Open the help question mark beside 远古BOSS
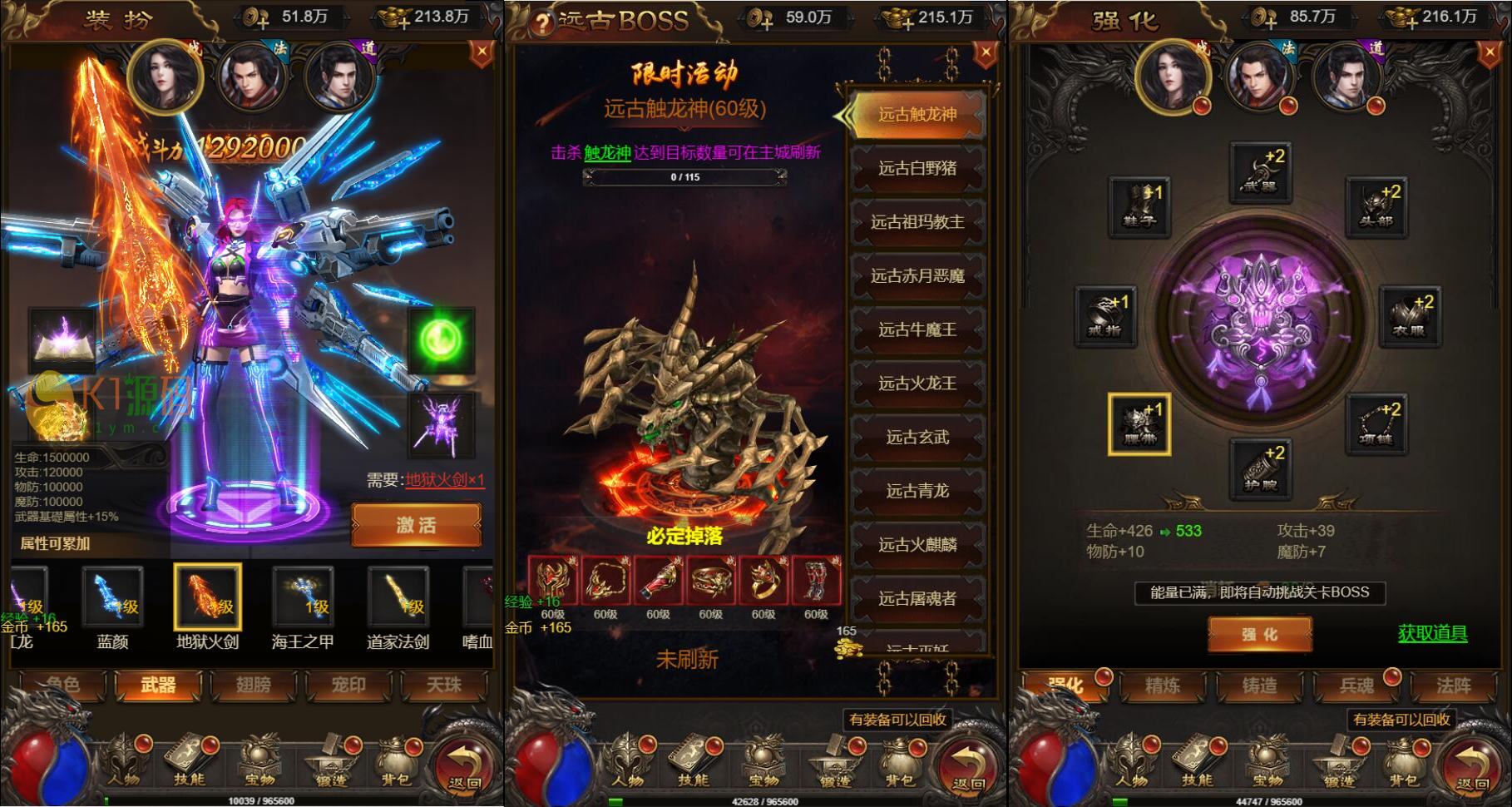The height and width of the screenshot is (807, 1512). point(542,23)
